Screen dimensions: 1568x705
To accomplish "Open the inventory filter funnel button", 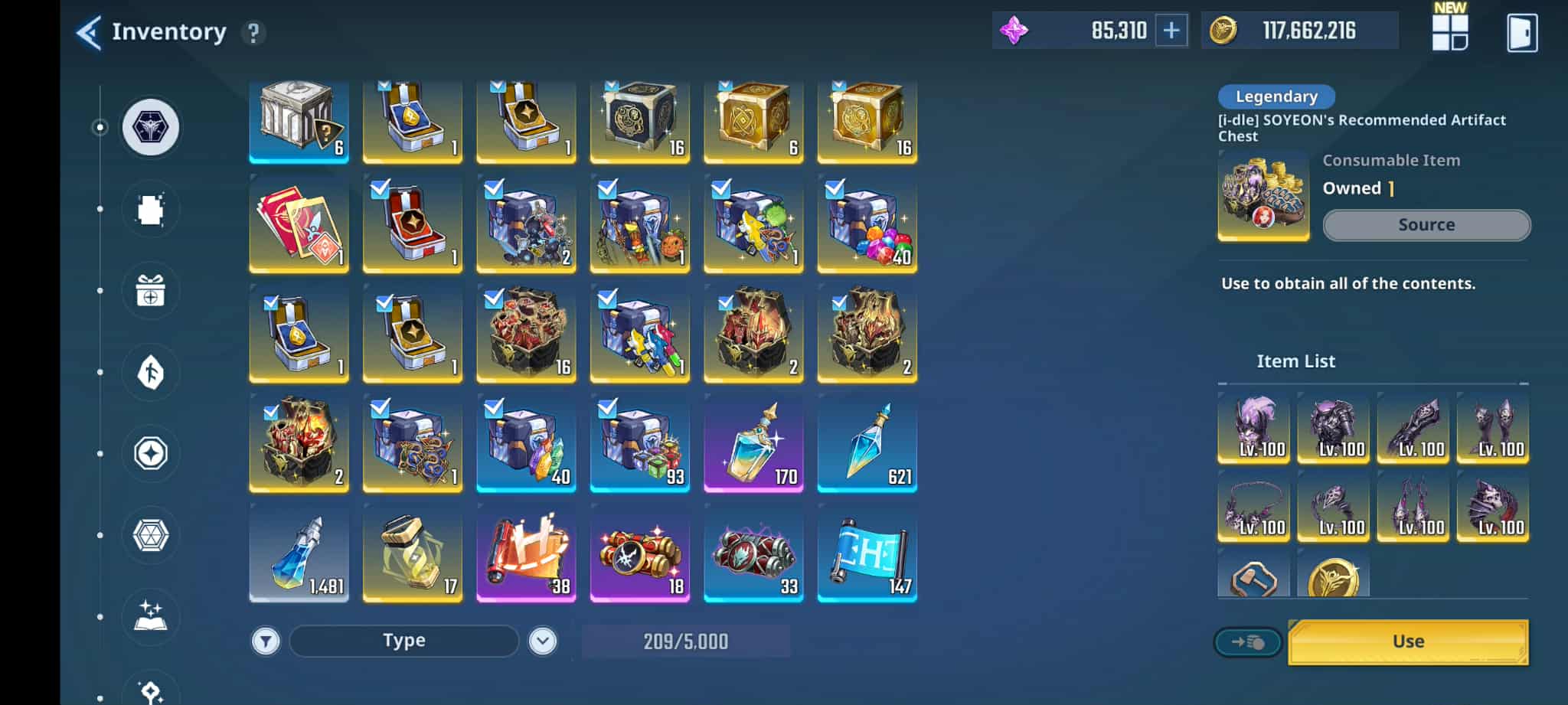I will point(266,641).
